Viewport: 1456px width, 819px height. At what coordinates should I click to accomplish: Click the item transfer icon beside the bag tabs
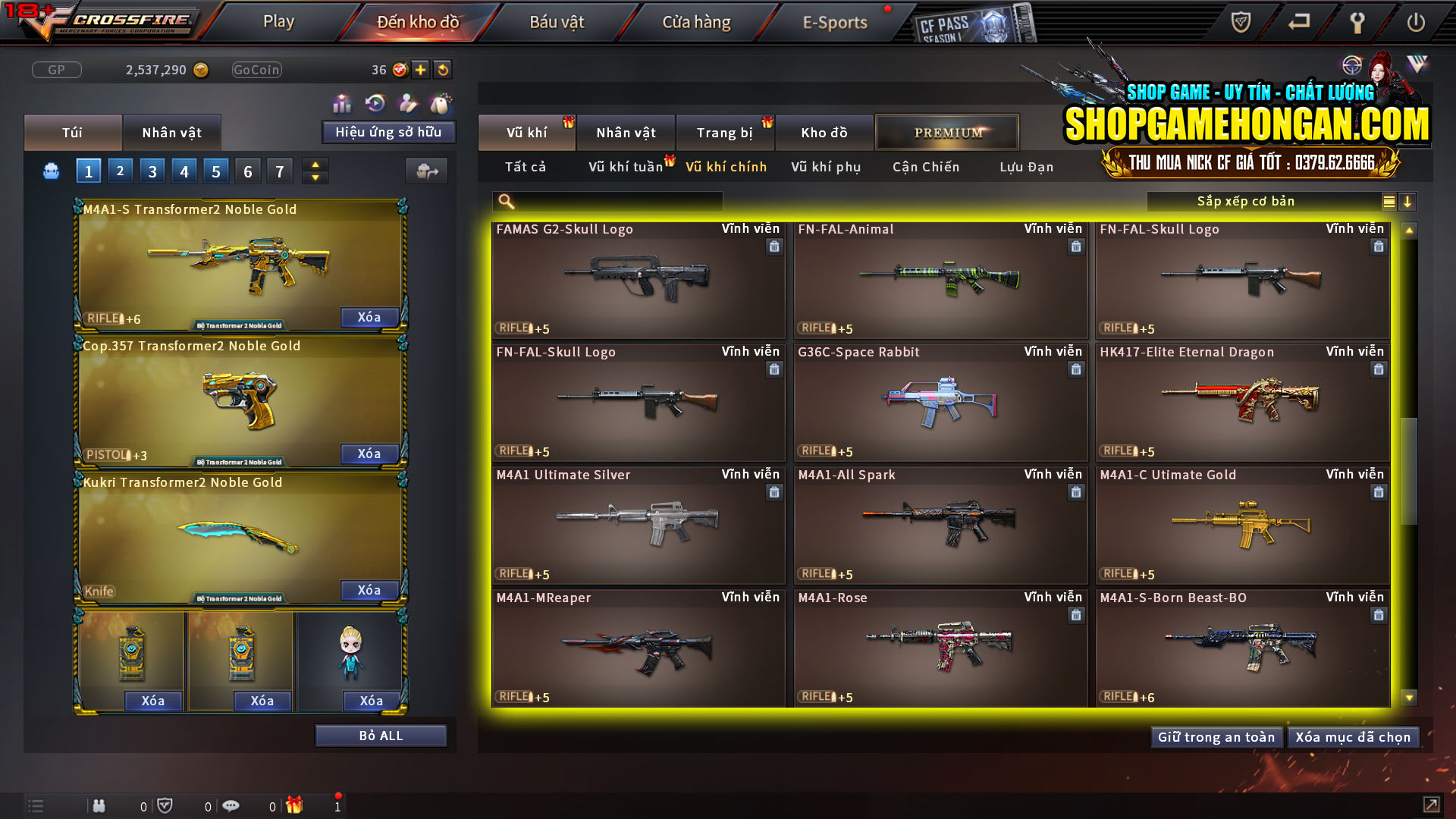tap(426, 171)
